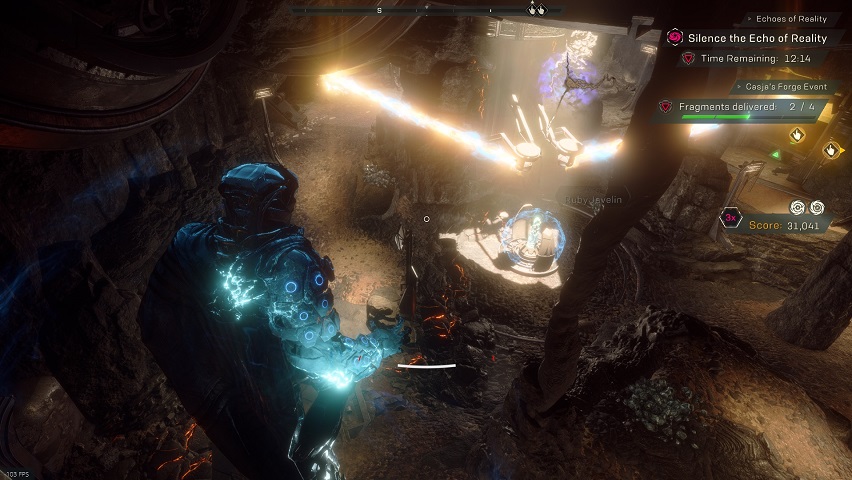Click the 3x score multiplier hexagon
852x480 pixels.
pyautogui.click(x=731, y=218)
